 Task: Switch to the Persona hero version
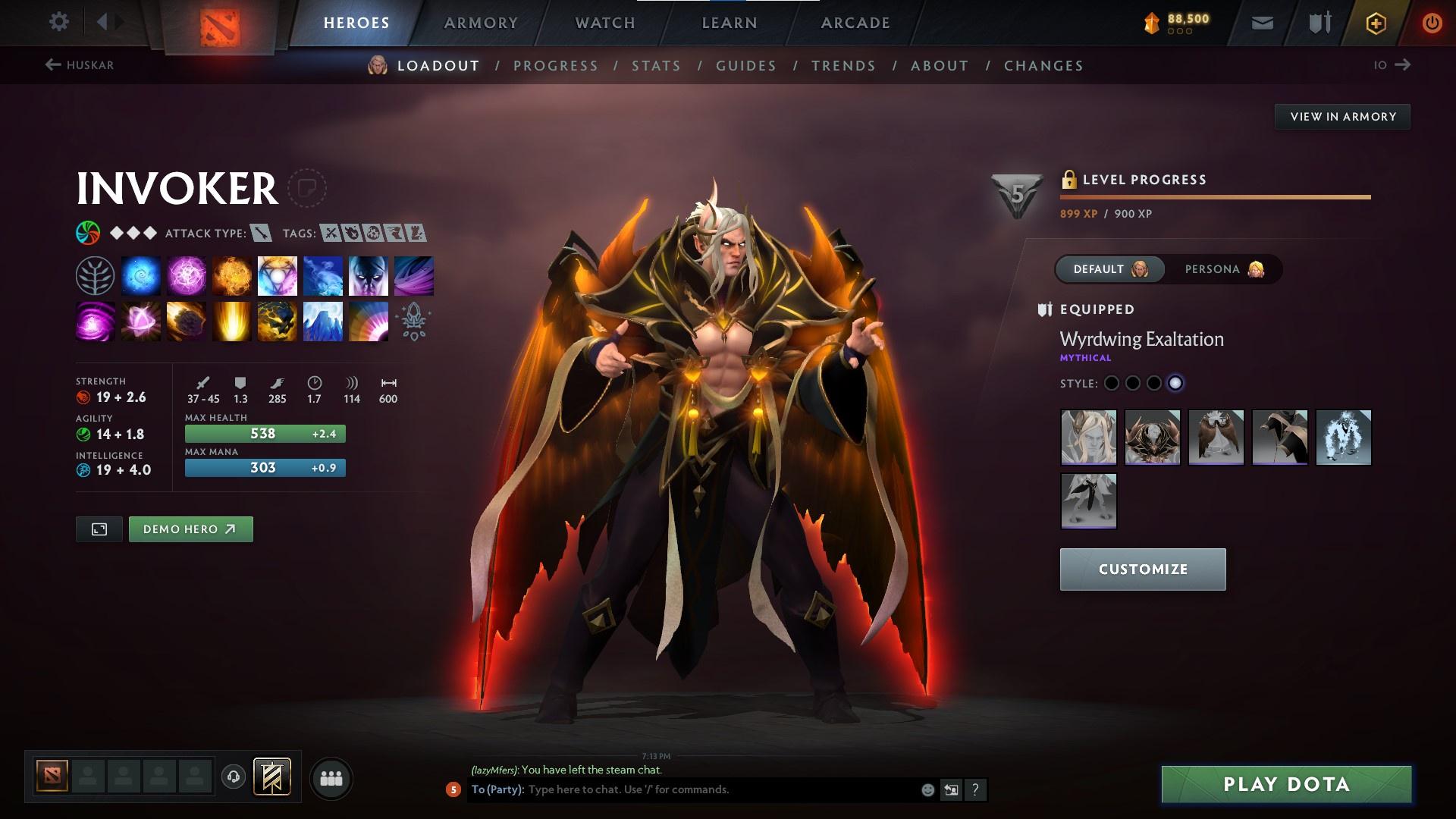[x=1222, y=269]
